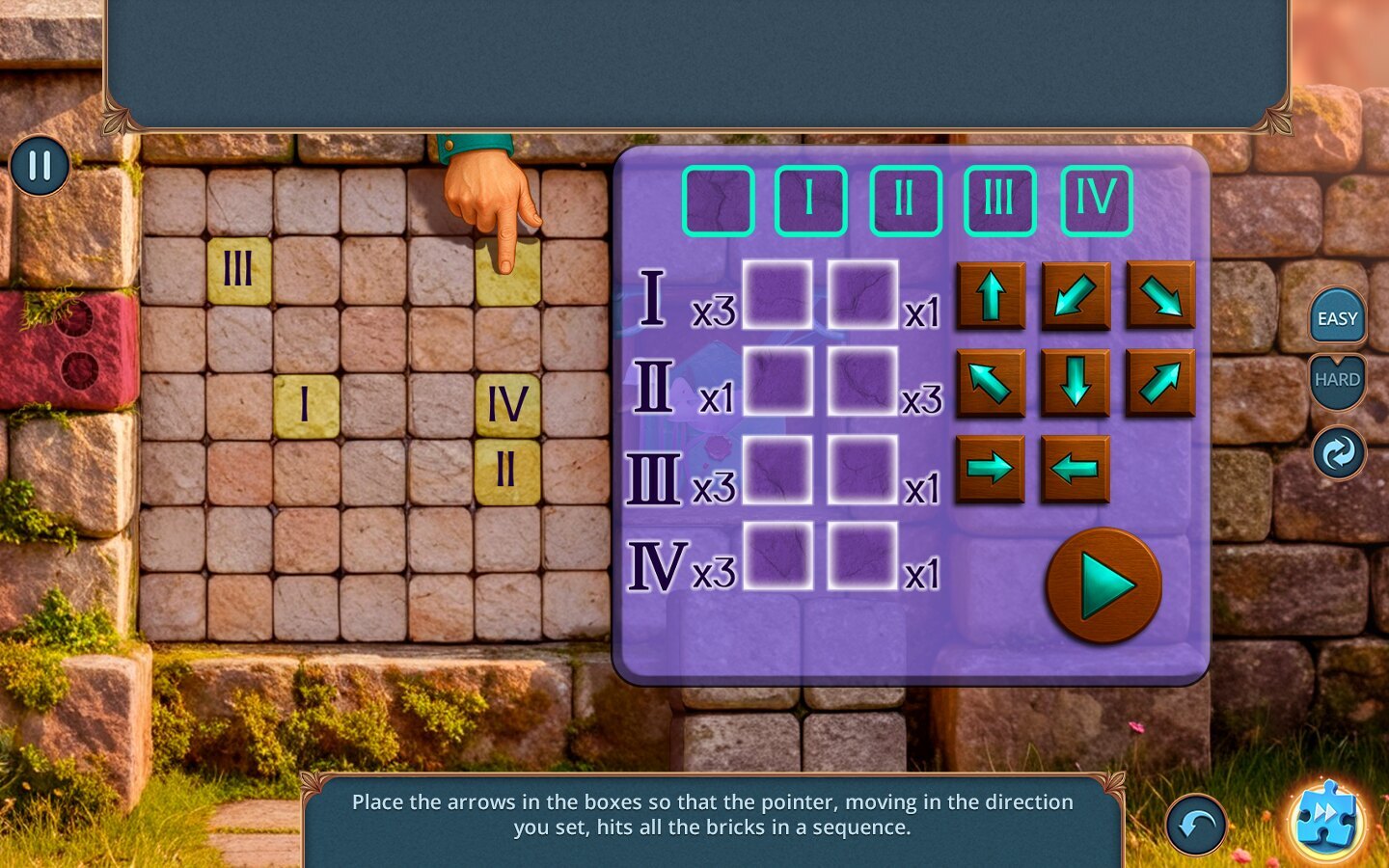Select the blank step box in the top row
The image size is (1389, 868).
pos(718,201)
